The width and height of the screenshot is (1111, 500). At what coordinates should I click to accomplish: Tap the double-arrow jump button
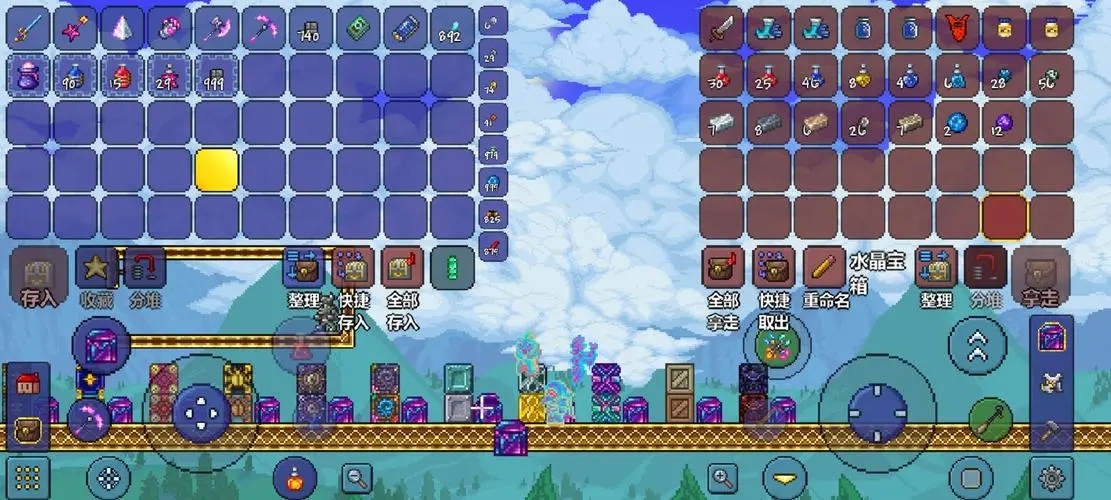[x=977, y=346]
